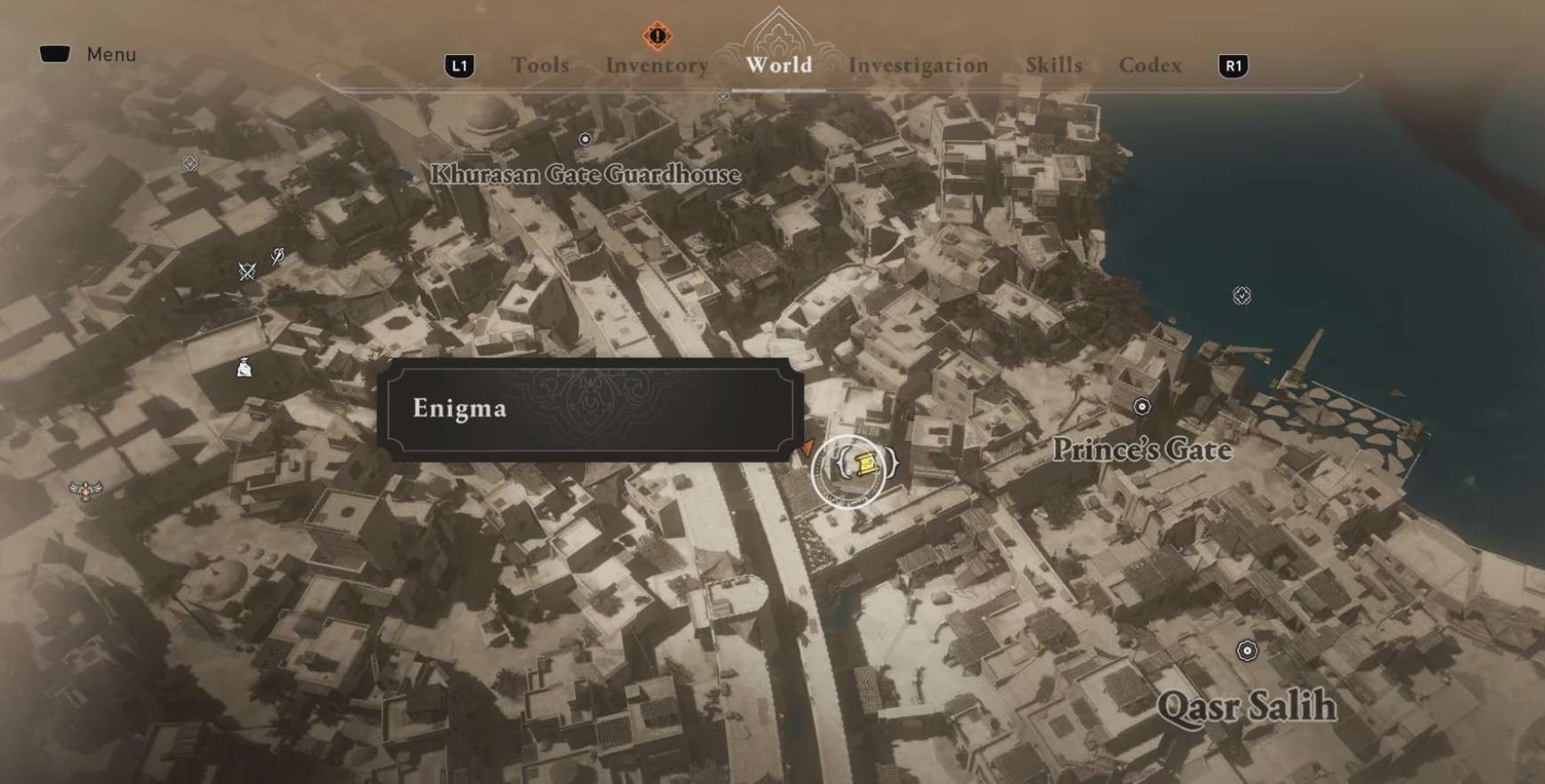Click the crossed swords map marker
1545x784 pixels.
[247, 271]
